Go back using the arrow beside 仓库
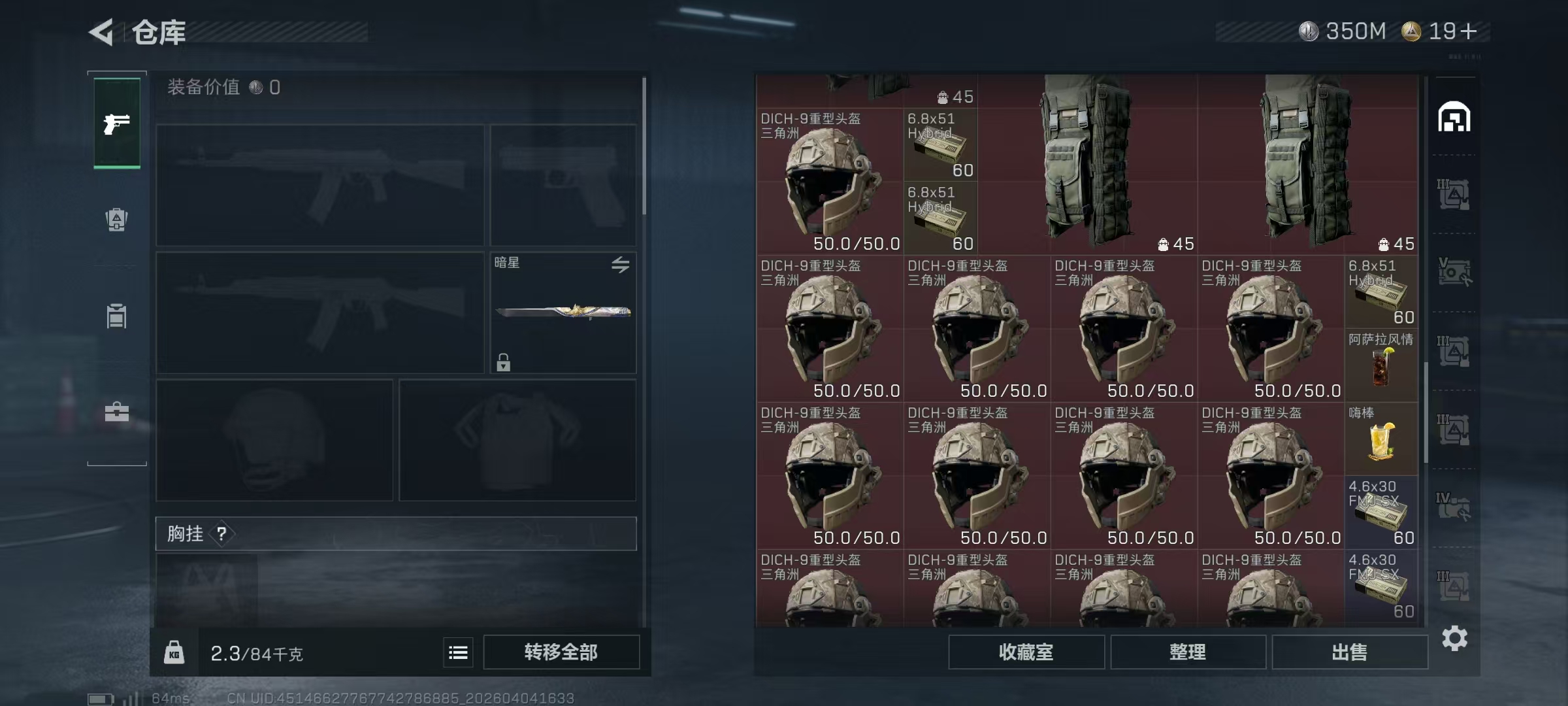Viewport: 1568px width, 706px height. (101, 32)
